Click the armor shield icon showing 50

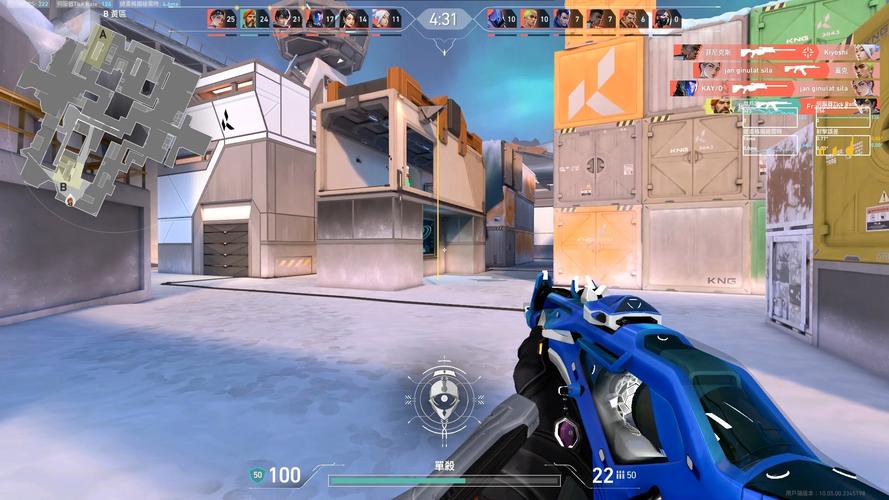(257, 475)
